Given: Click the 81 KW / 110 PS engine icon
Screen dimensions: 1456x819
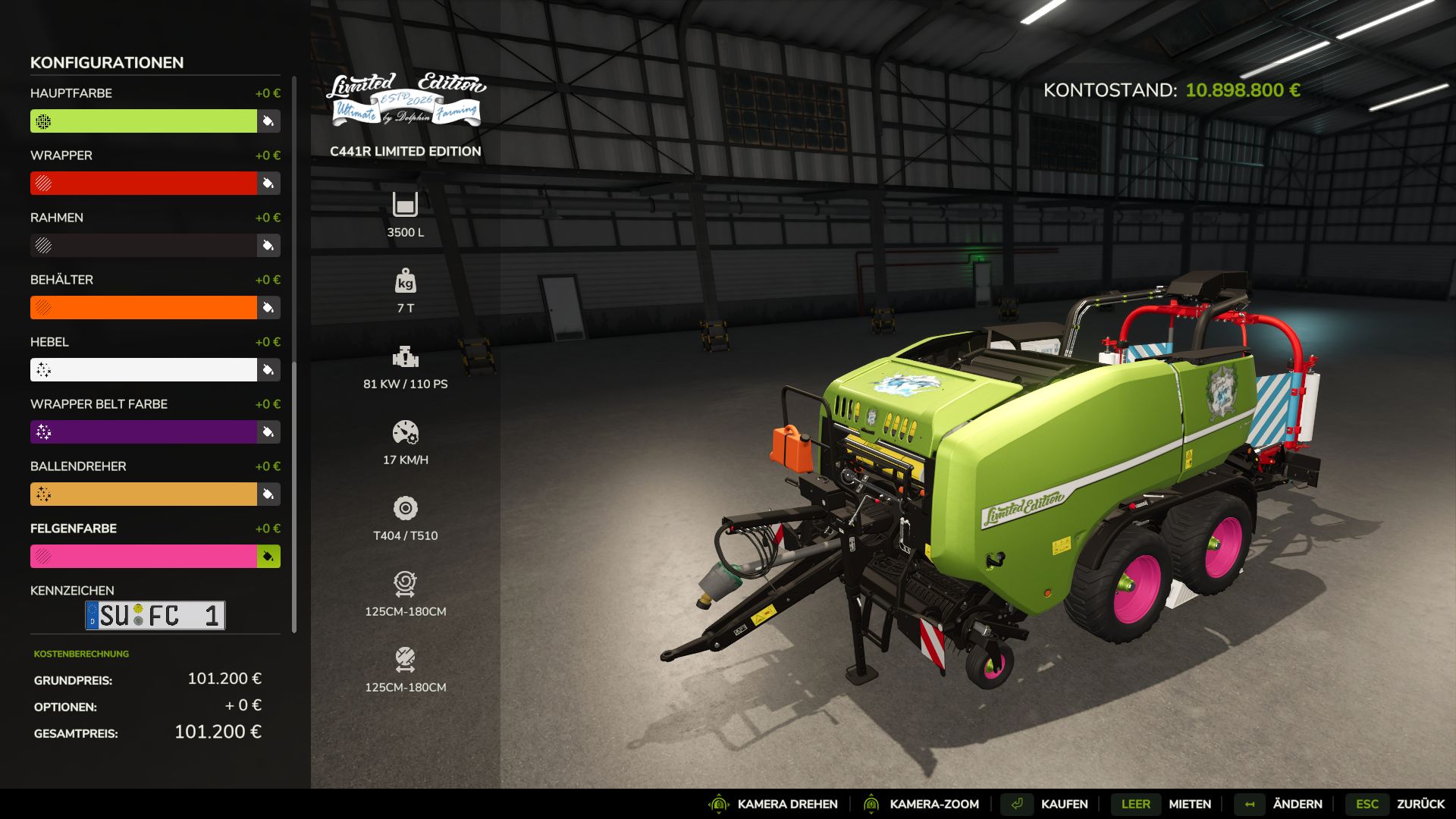Looking at the screenshot, I should click(407, 358).
